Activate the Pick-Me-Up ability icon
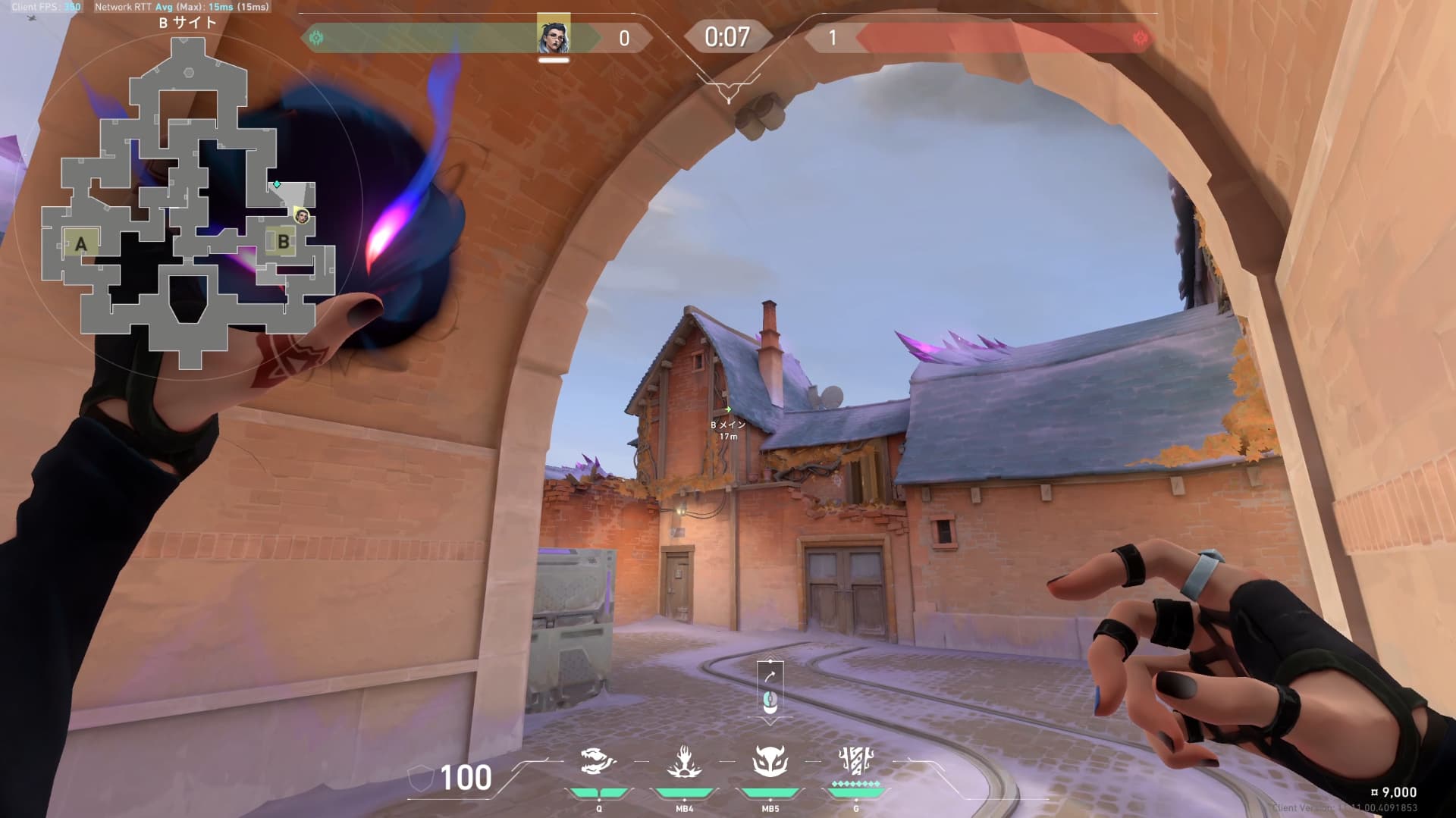Viewport: 1456px width, 818px height. (x=598, y=762)
